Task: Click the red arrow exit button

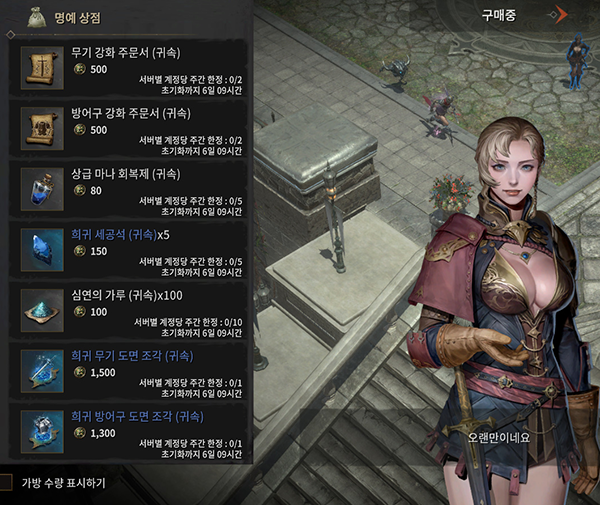Action: (x=564, y=15)
